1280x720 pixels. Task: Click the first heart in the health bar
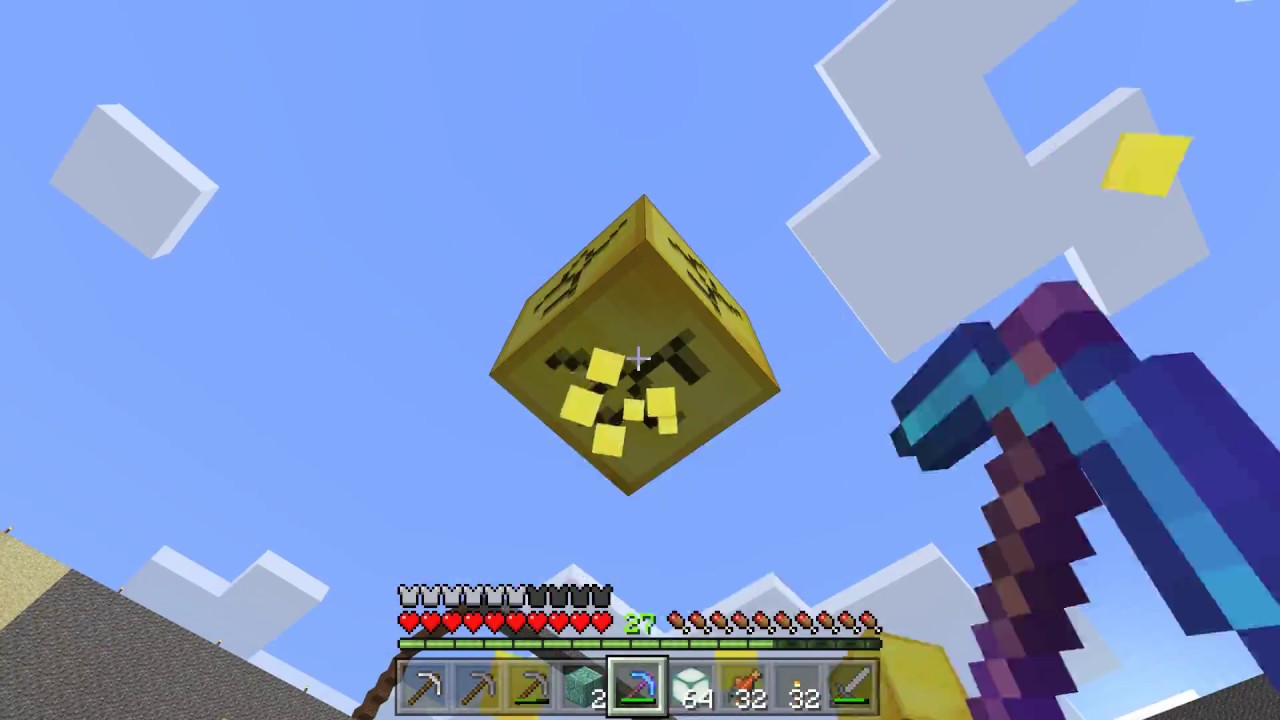click(406, 621)
